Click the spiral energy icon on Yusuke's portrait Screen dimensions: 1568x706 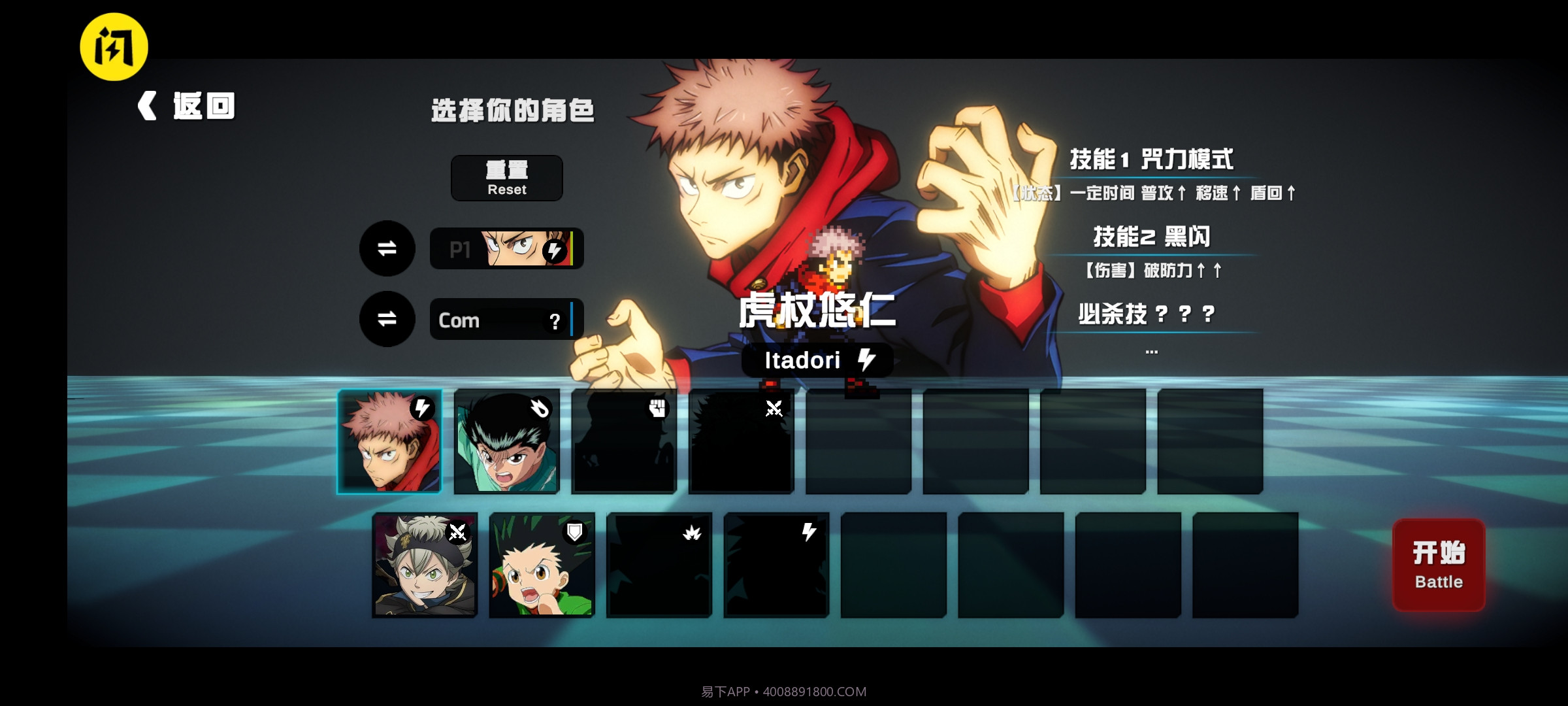tap(539, 407)
